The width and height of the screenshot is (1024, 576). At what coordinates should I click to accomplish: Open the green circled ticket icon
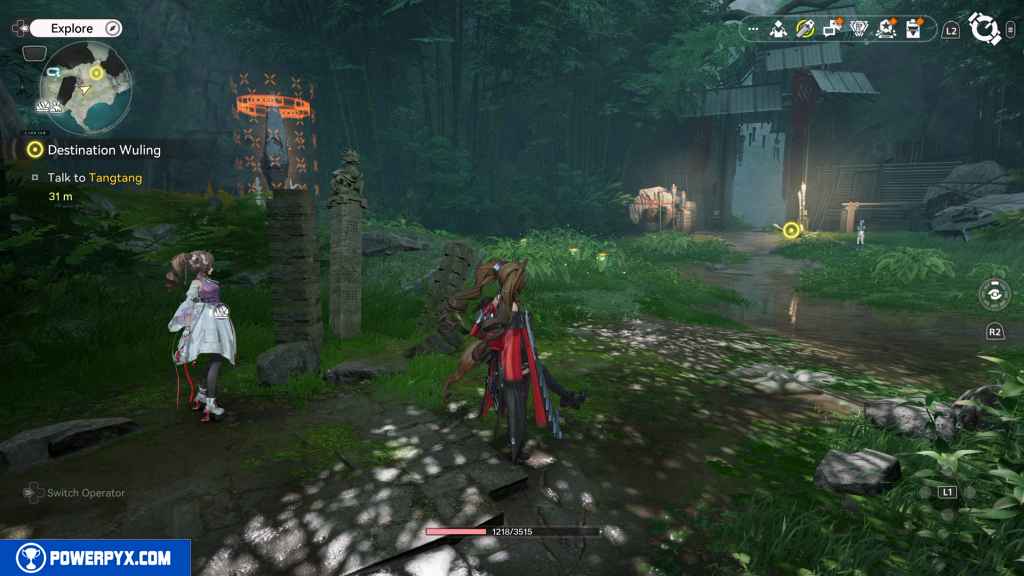point(805,30)
